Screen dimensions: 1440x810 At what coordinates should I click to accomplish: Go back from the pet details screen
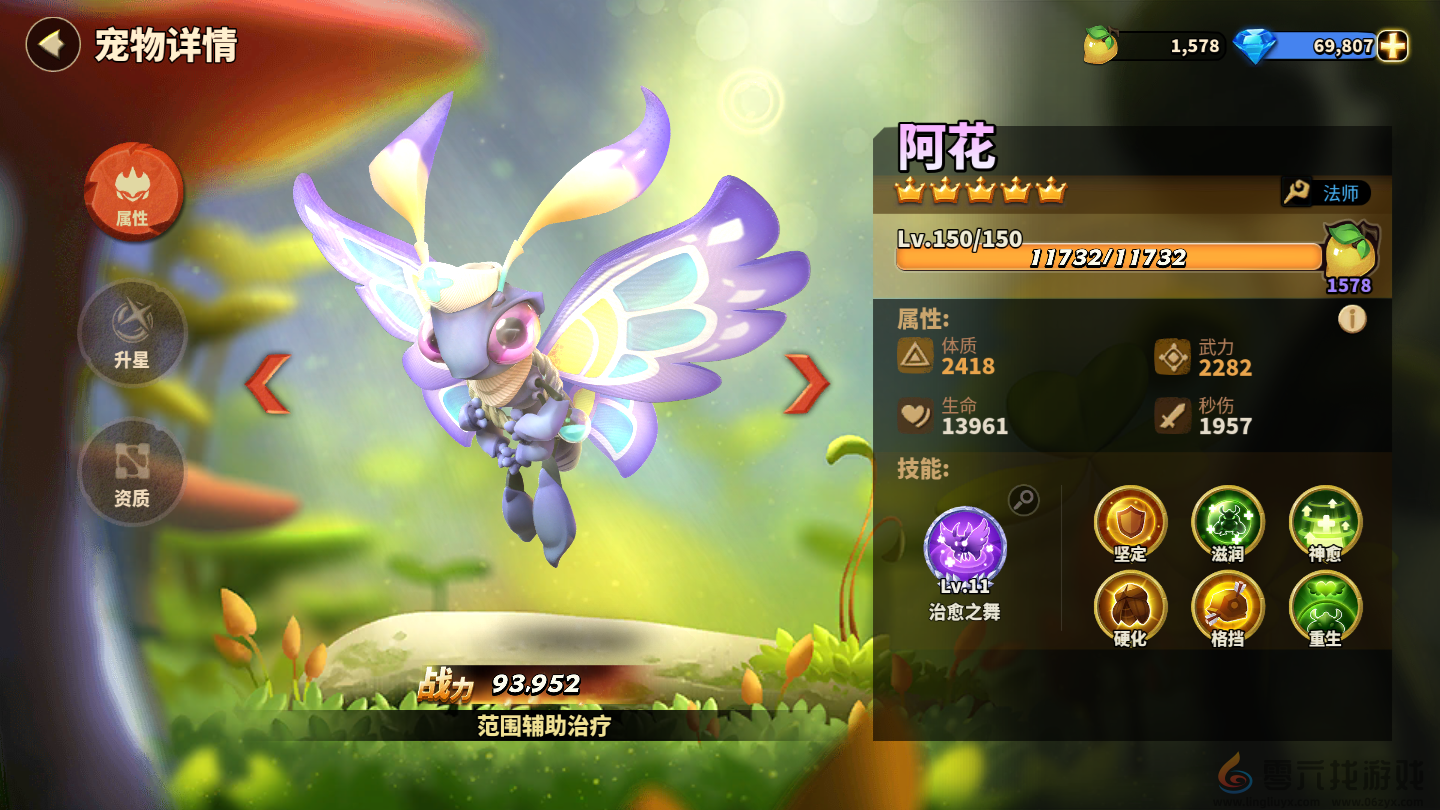pyautogui.click(x=52, y=45)
